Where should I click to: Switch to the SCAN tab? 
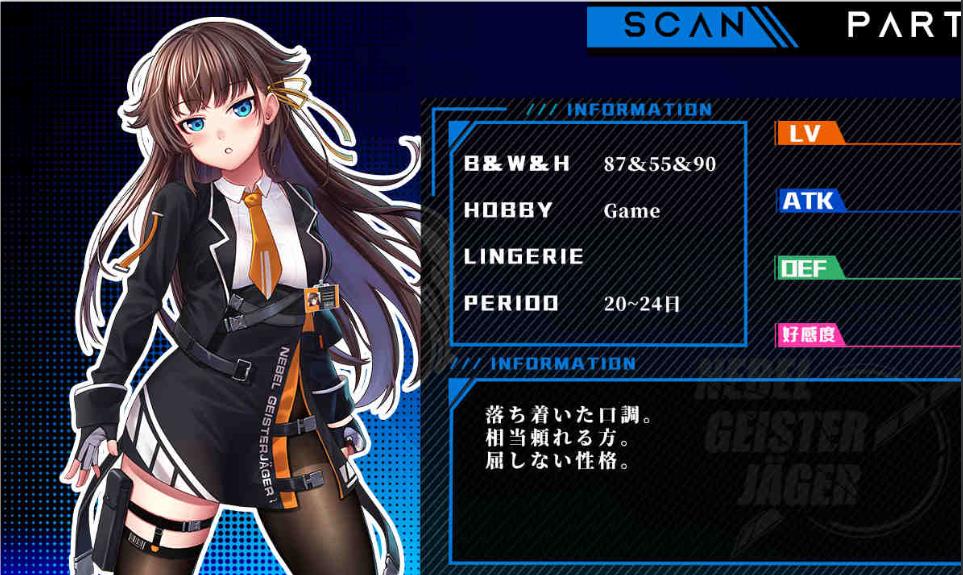(x=685, y=26)
